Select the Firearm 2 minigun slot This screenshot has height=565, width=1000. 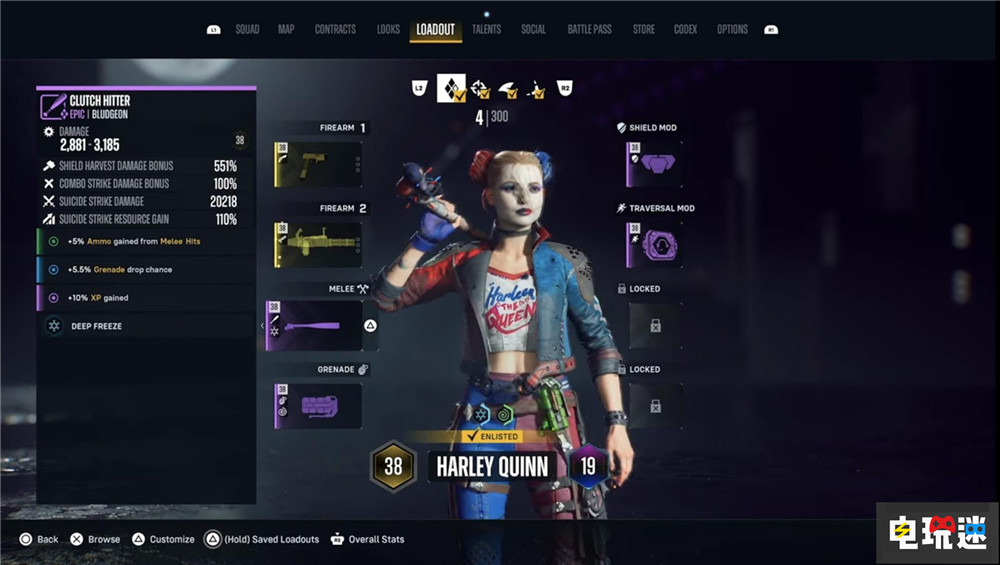tap(318, 245)
